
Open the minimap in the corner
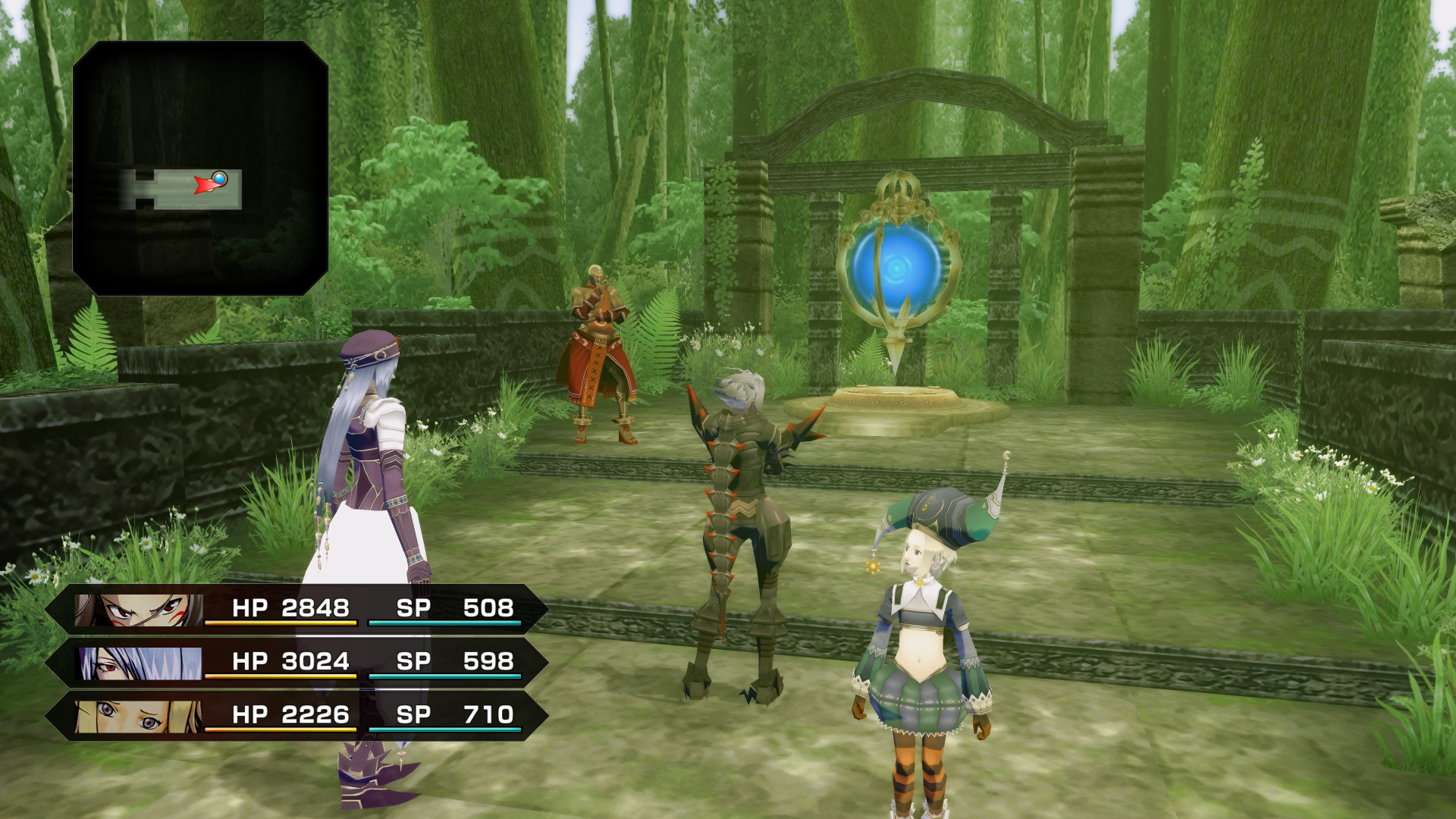(200, 168)
